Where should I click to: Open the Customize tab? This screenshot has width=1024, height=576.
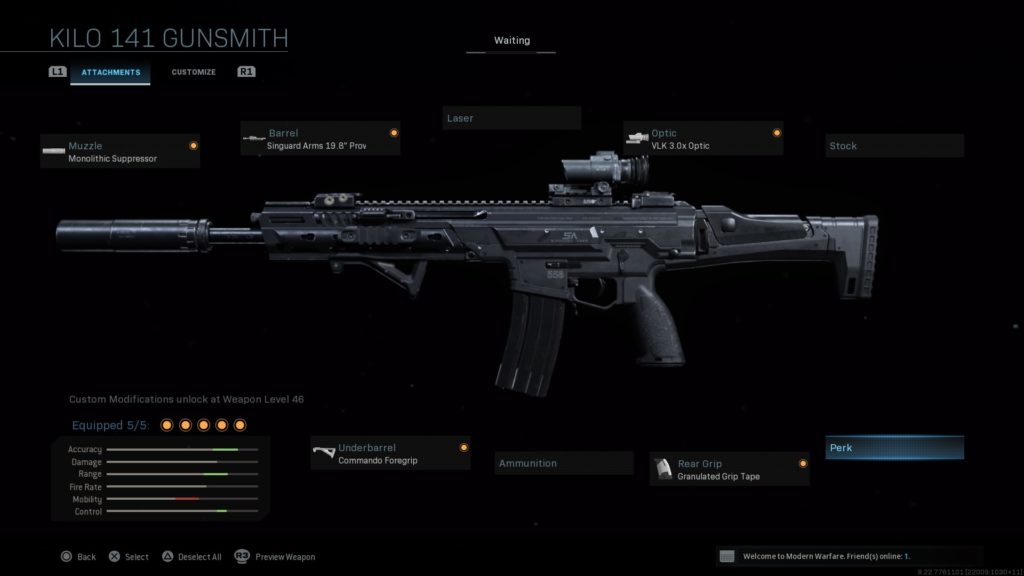click(x=193, y=72)
